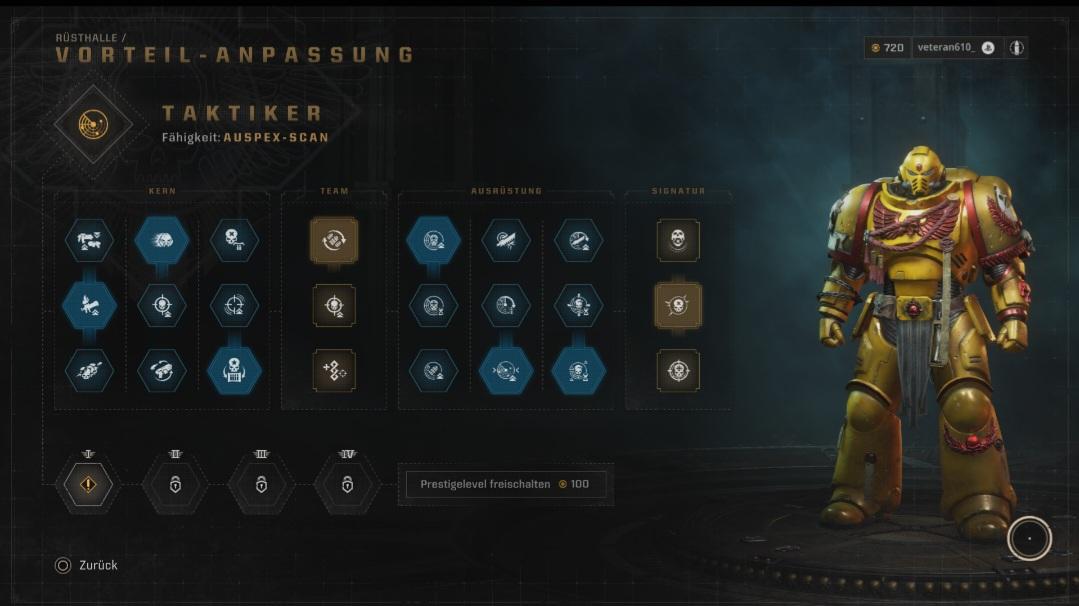The height and width of the screenshot is (606, 1079).
Task: Click the locked prestige slot IV
Action: [x=347, y=485]
